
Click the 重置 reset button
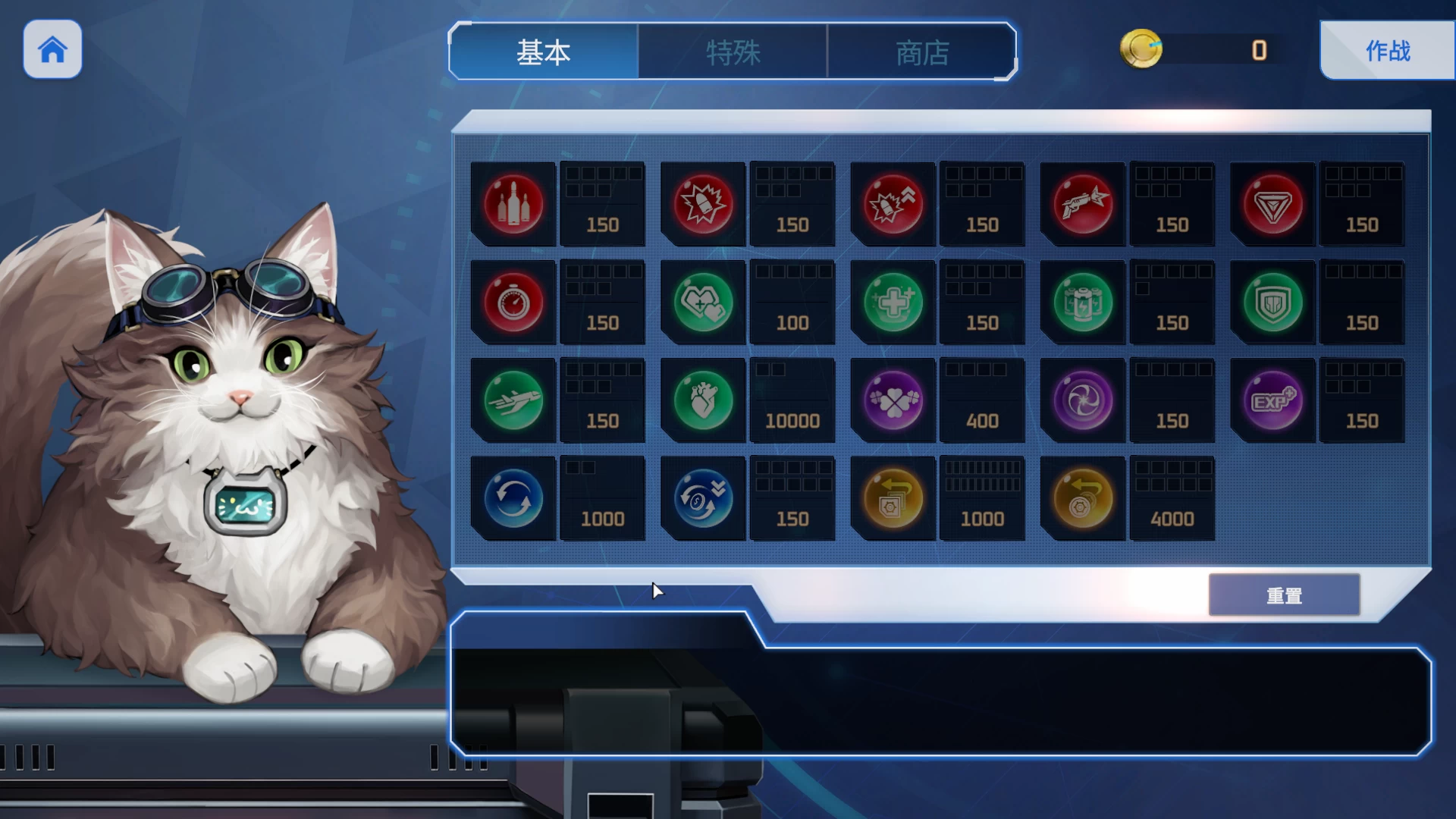[x=1284, y=595]
